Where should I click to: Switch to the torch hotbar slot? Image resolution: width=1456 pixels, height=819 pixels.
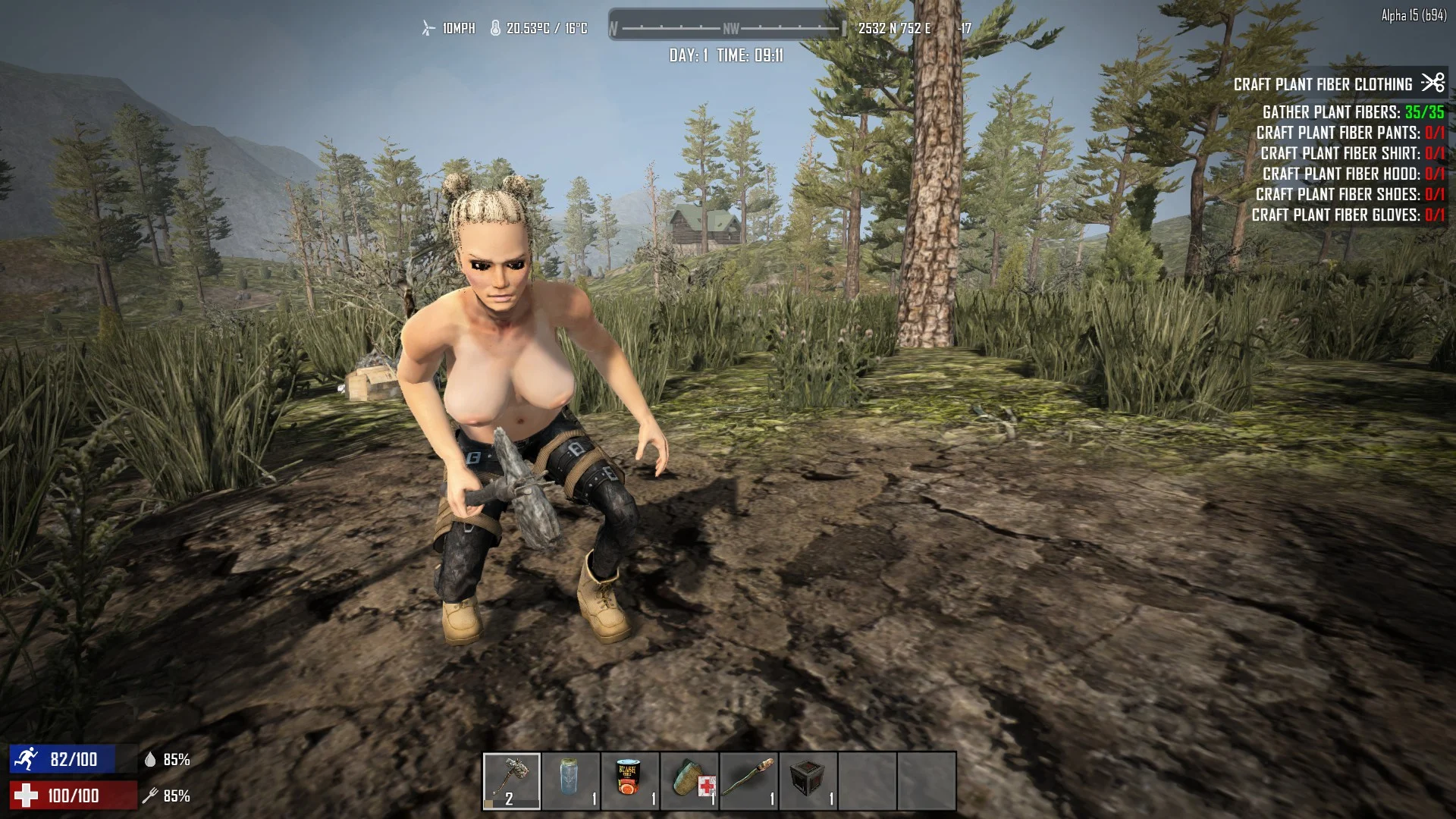pyautogui.click(x=748, y=781)
